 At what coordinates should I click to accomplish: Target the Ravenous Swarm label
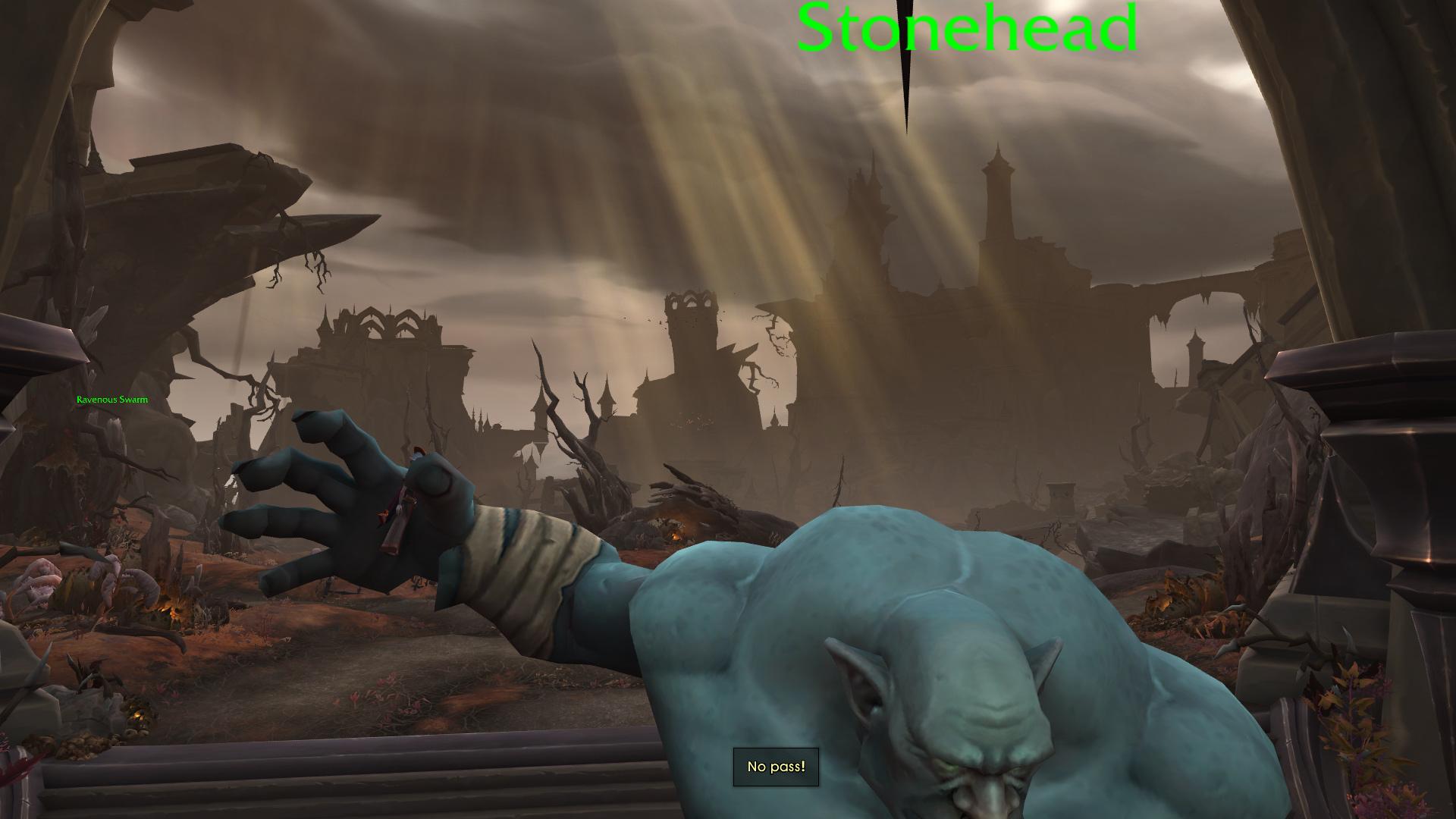point(111,399)
